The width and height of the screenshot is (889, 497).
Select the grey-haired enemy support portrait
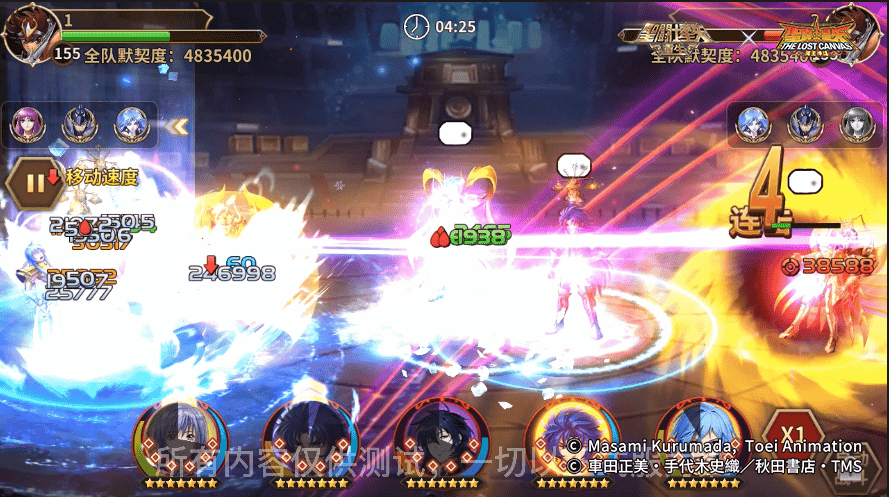(856, 124)
